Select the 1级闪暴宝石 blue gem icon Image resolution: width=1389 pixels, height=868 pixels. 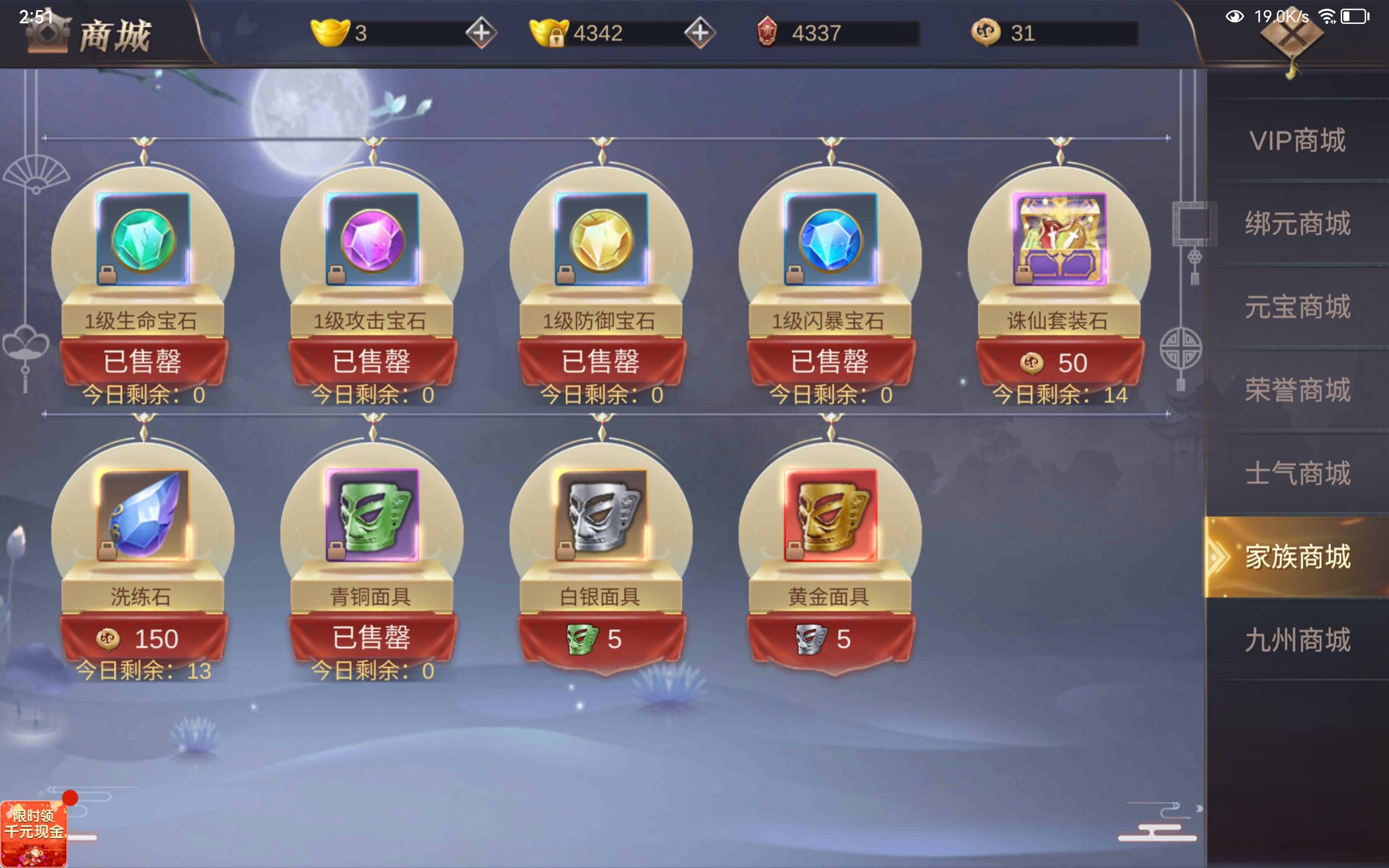coord(830,239)
